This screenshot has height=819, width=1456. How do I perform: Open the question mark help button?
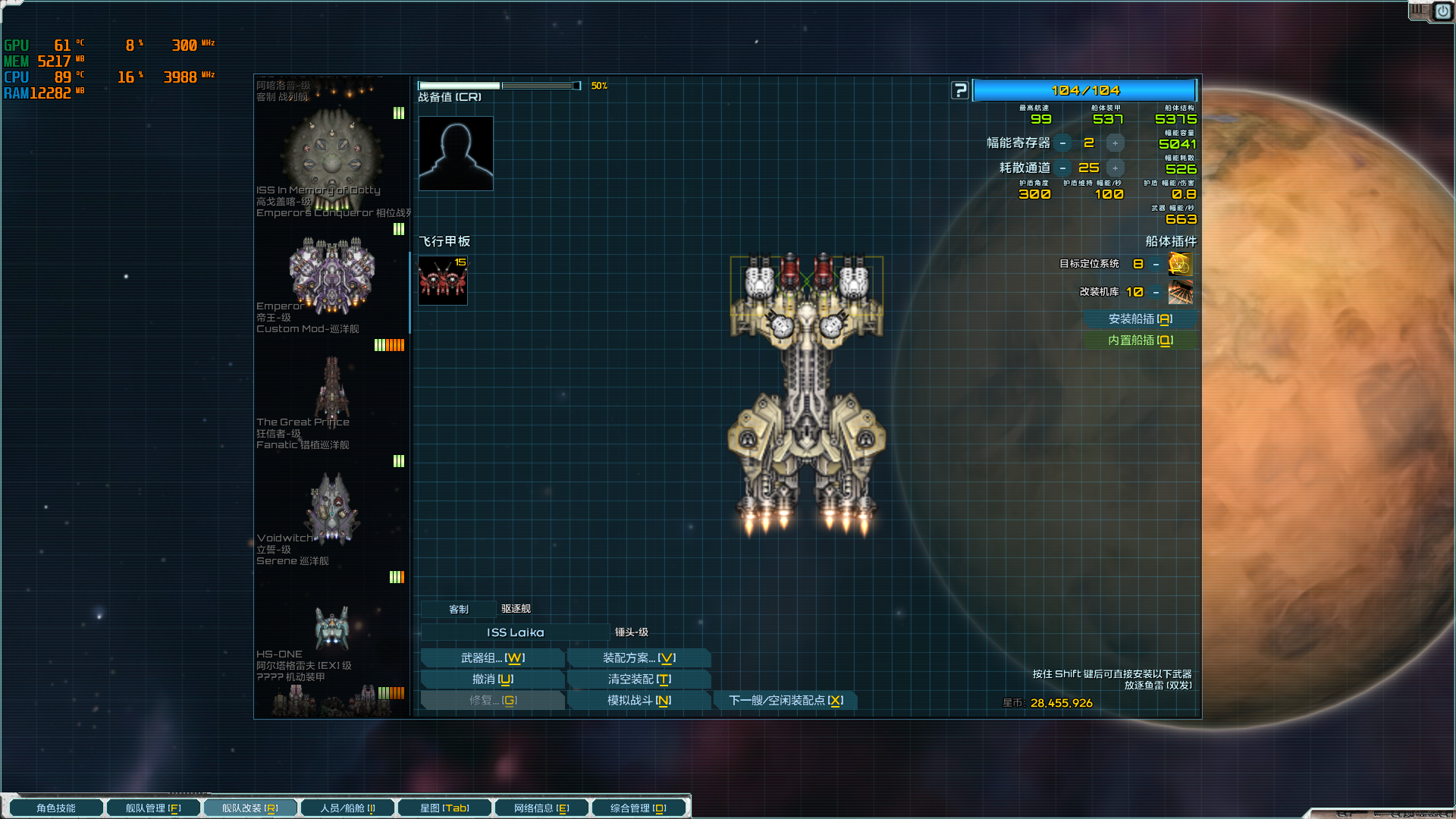[960, 91]
